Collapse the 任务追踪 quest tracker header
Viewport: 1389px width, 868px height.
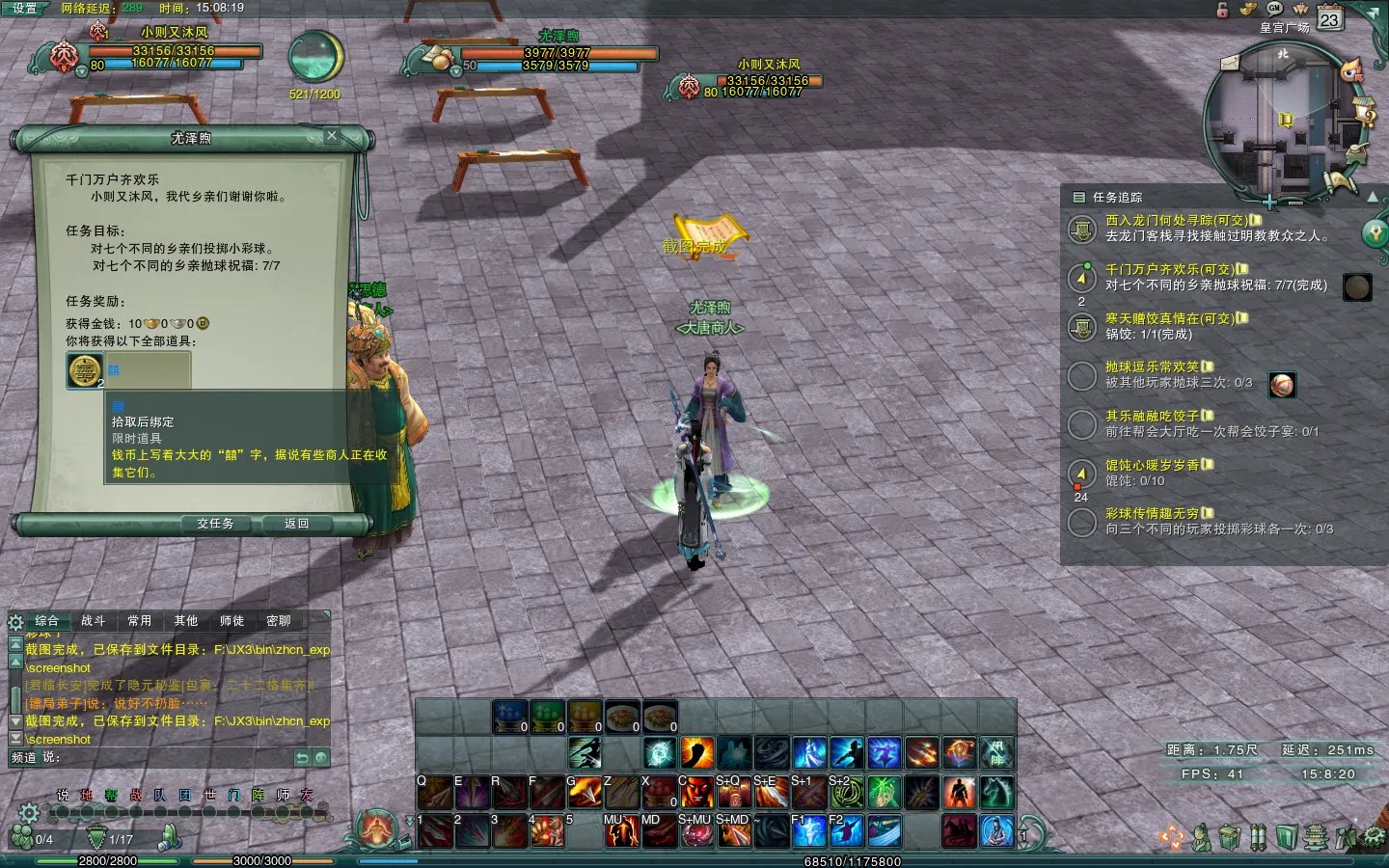(x=1080, y=197)
